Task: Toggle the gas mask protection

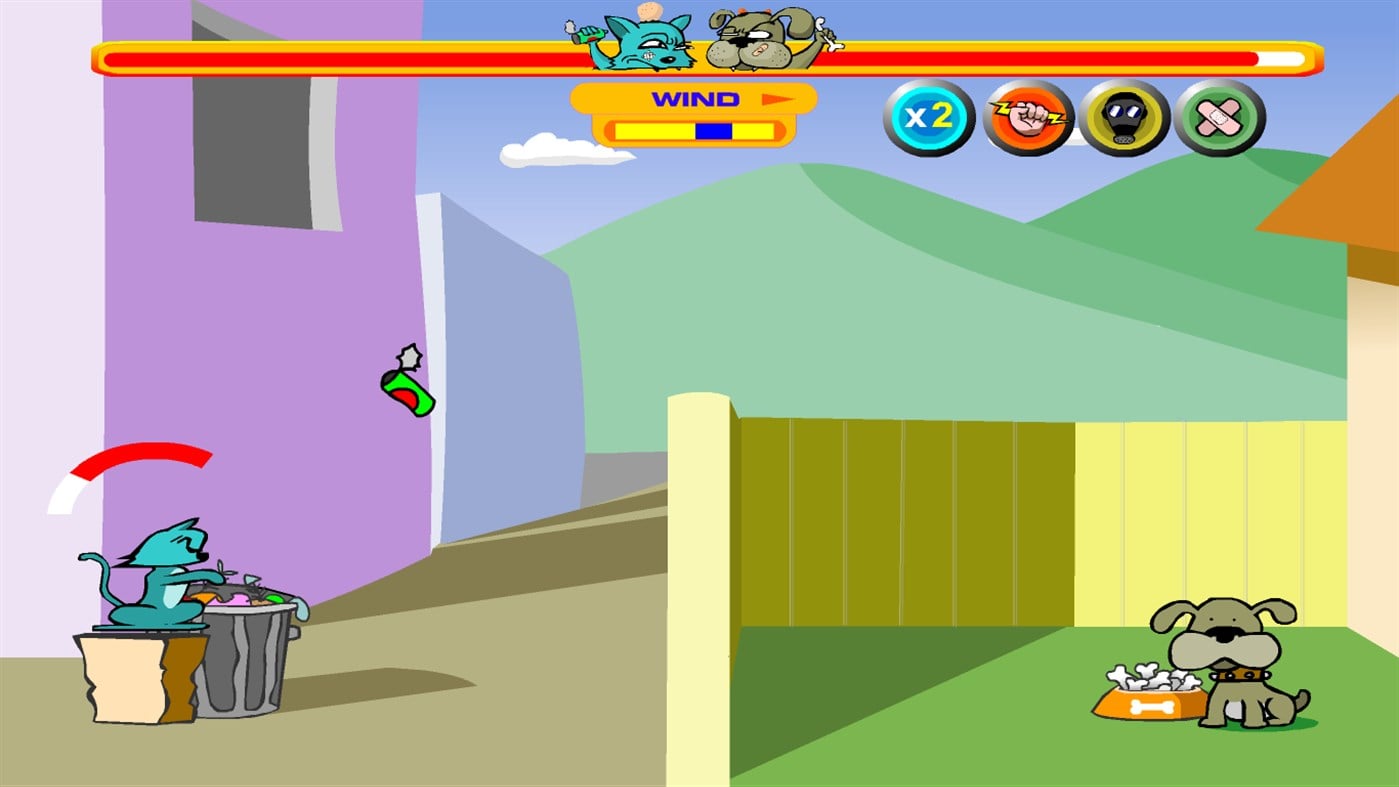Action: 1124,117
